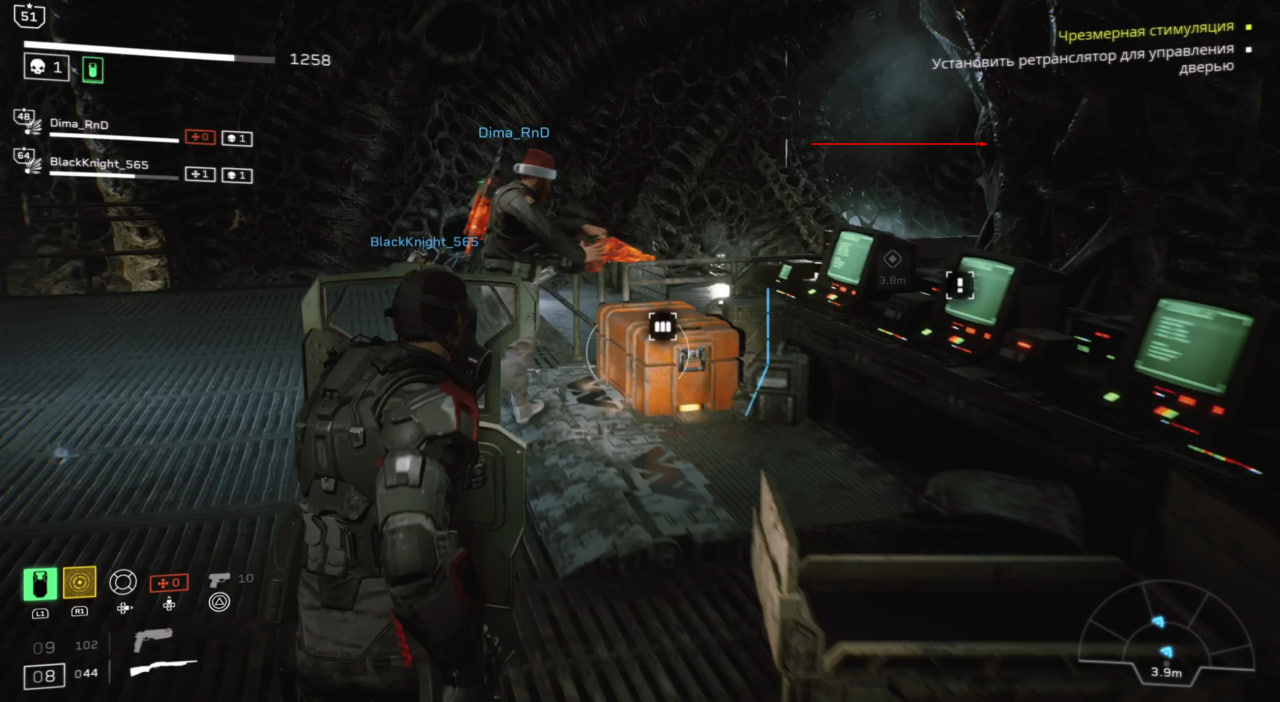Viewport: 1280px width, 702px height.
Task: Select the sidearm pistol icon with 10 ammo
Action: click(219, 580)
